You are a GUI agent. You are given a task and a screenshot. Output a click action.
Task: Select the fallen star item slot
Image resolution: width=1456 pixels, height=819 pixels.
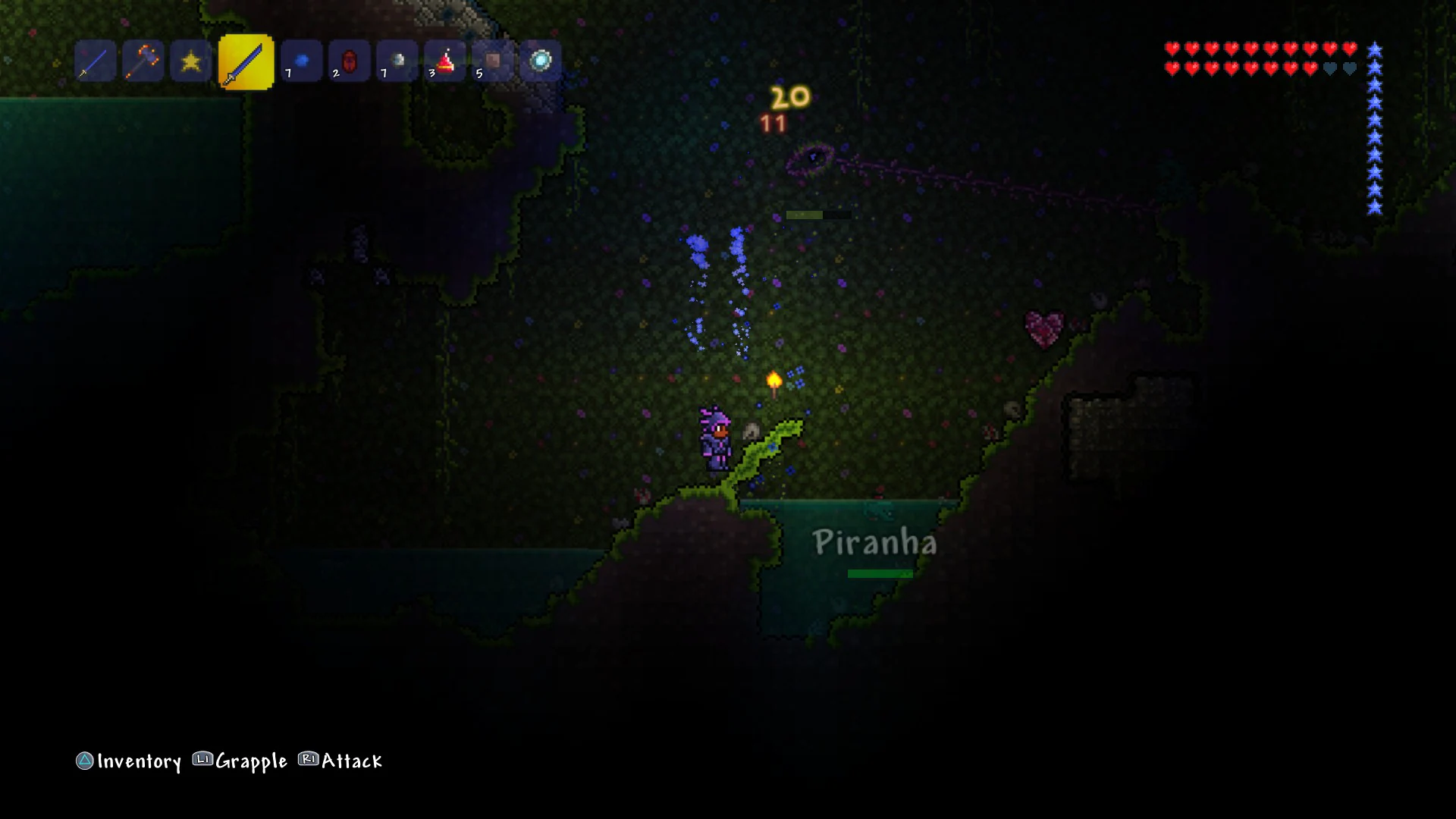(x=190, y=61)
